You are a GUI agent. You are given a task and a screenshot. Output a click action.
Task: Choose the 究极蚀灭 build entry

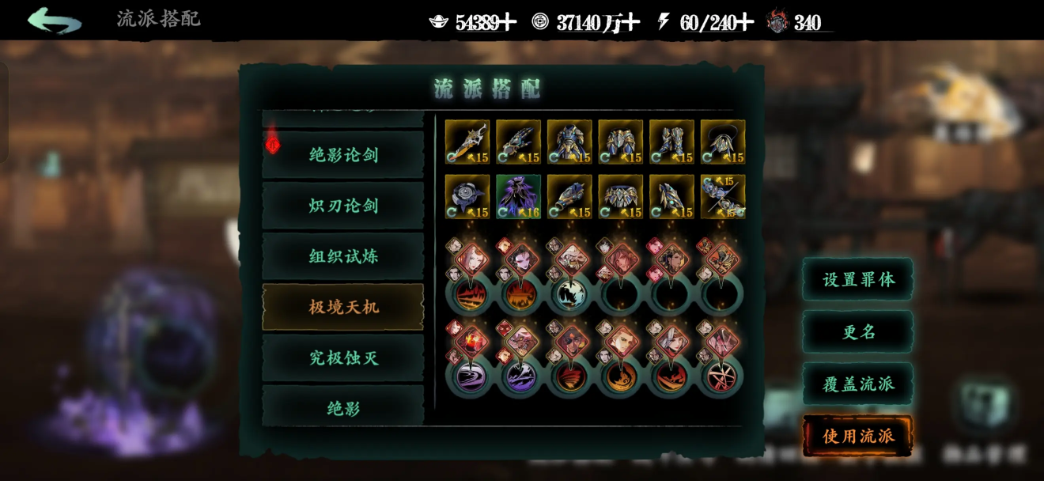tap(343, 358)
